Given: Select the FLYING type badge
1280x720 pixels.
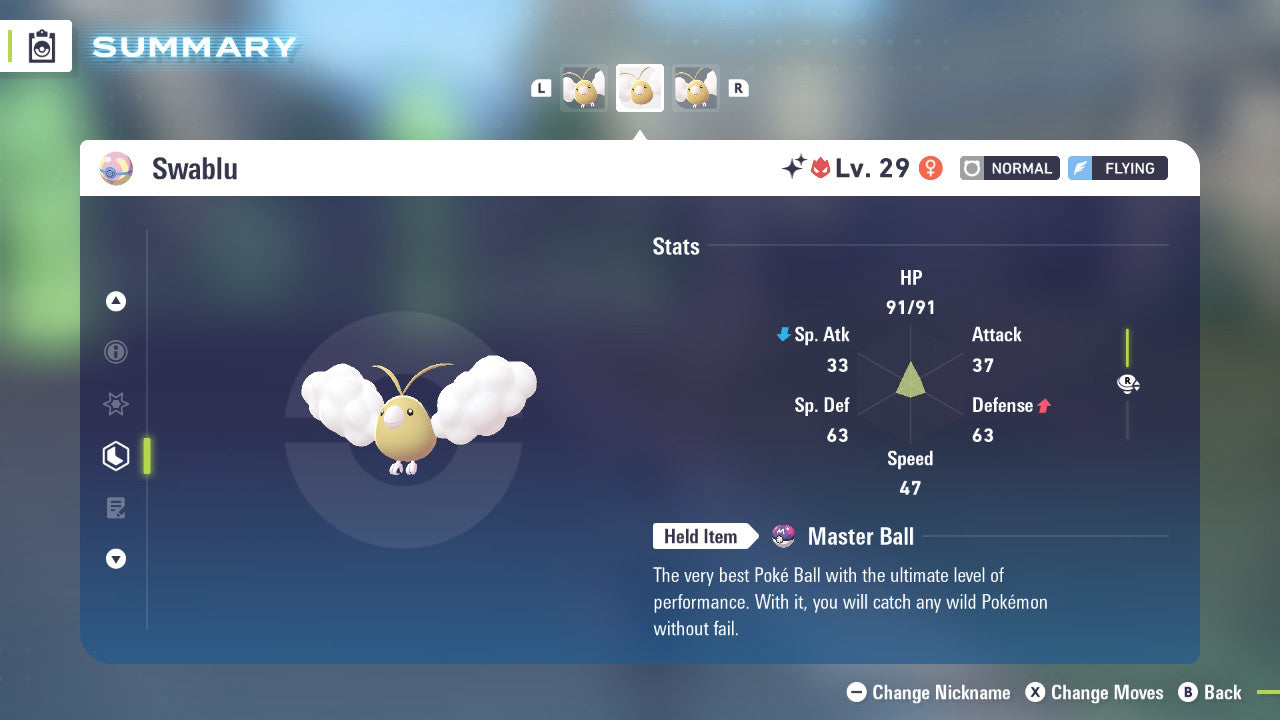Looking at the screenshot, I should pyautogui.click(x=1117, y=168).
